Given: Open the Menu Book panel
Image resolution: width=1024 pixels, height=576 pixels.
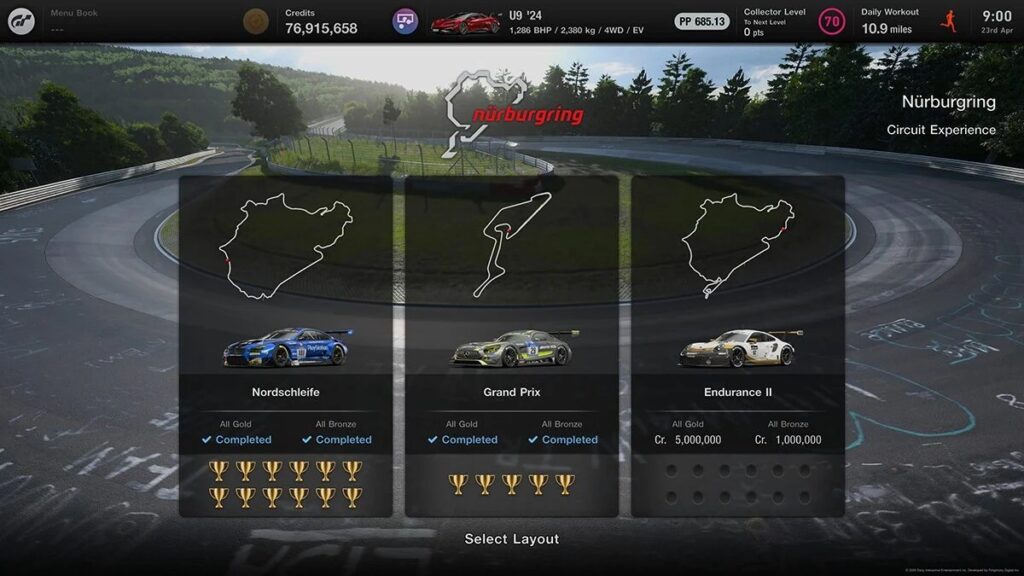Looking at the screenshot, I should [x=74, y=20].
